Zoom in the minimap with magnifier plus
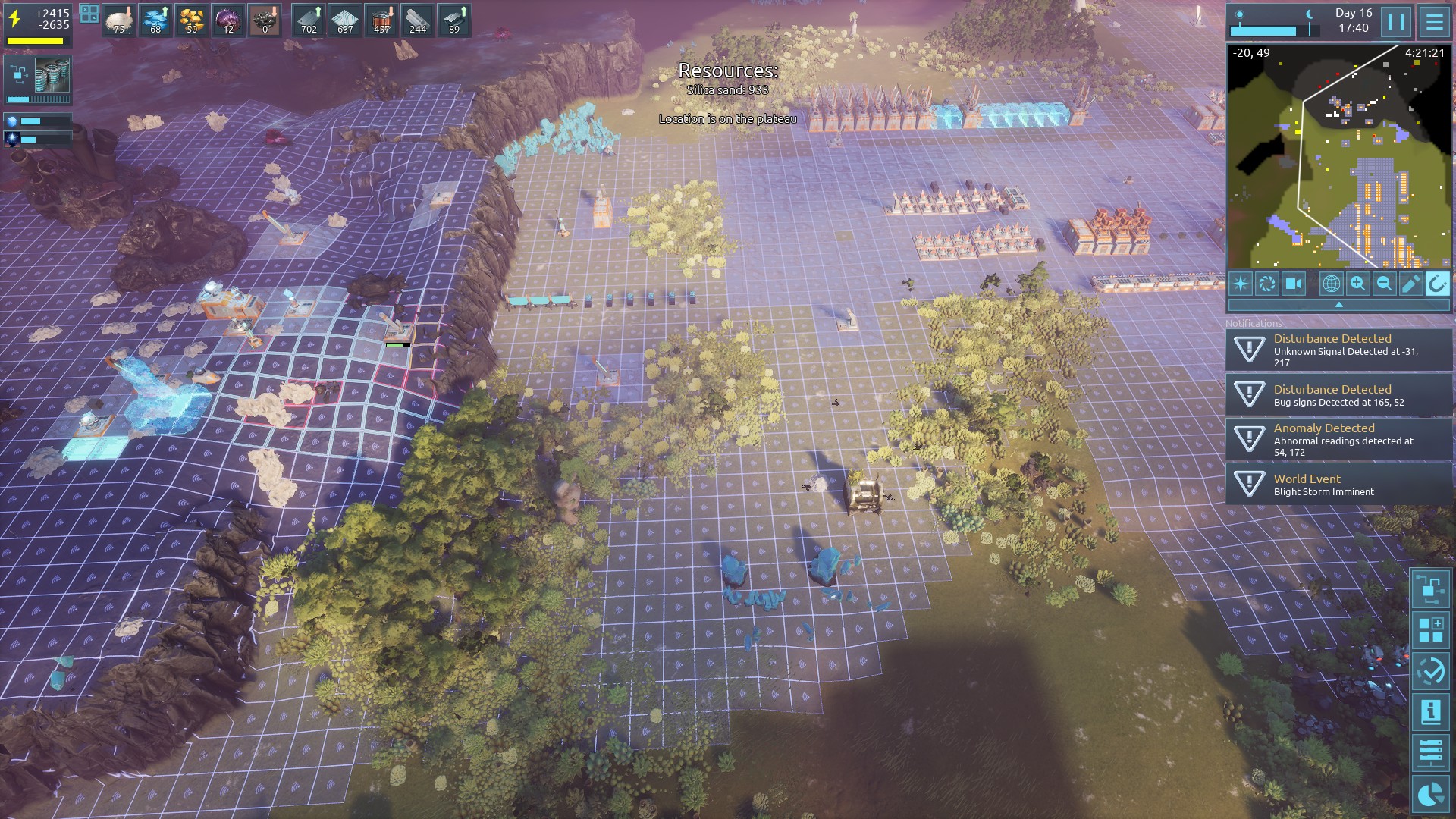 pyautogui.click(x=1357, y=284)
